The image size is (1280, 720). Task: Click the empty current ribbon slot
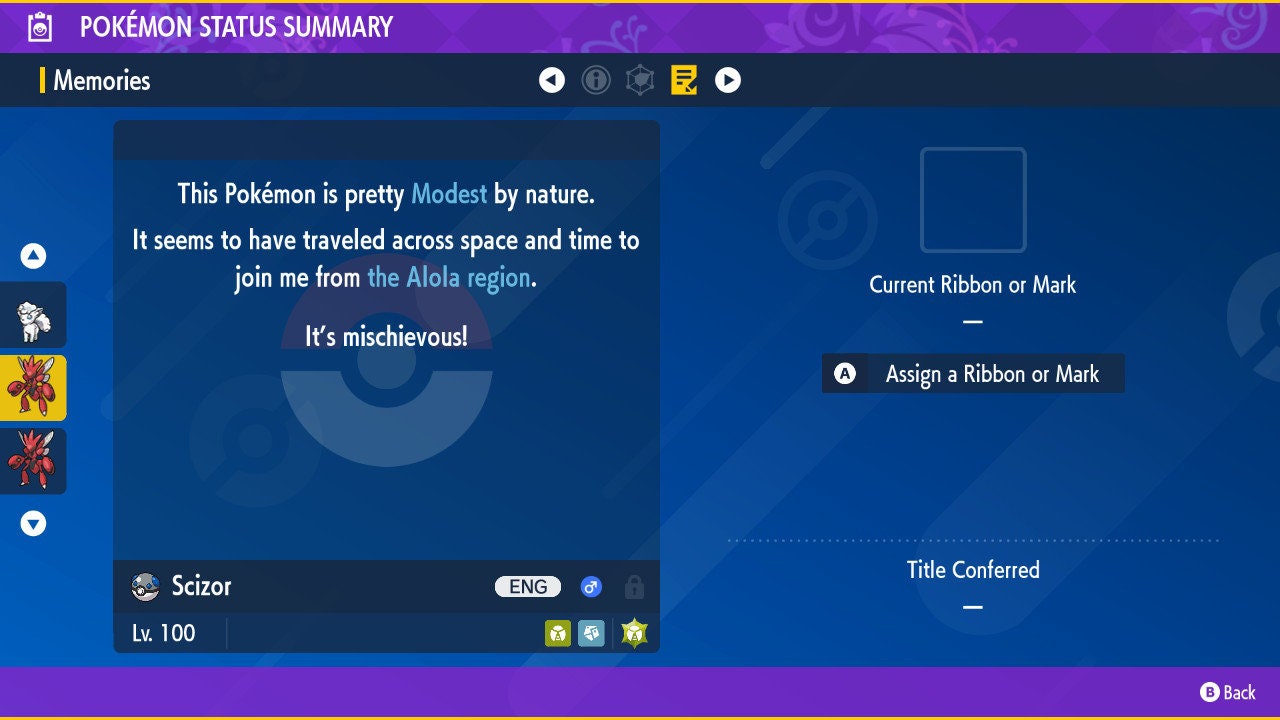973,200
